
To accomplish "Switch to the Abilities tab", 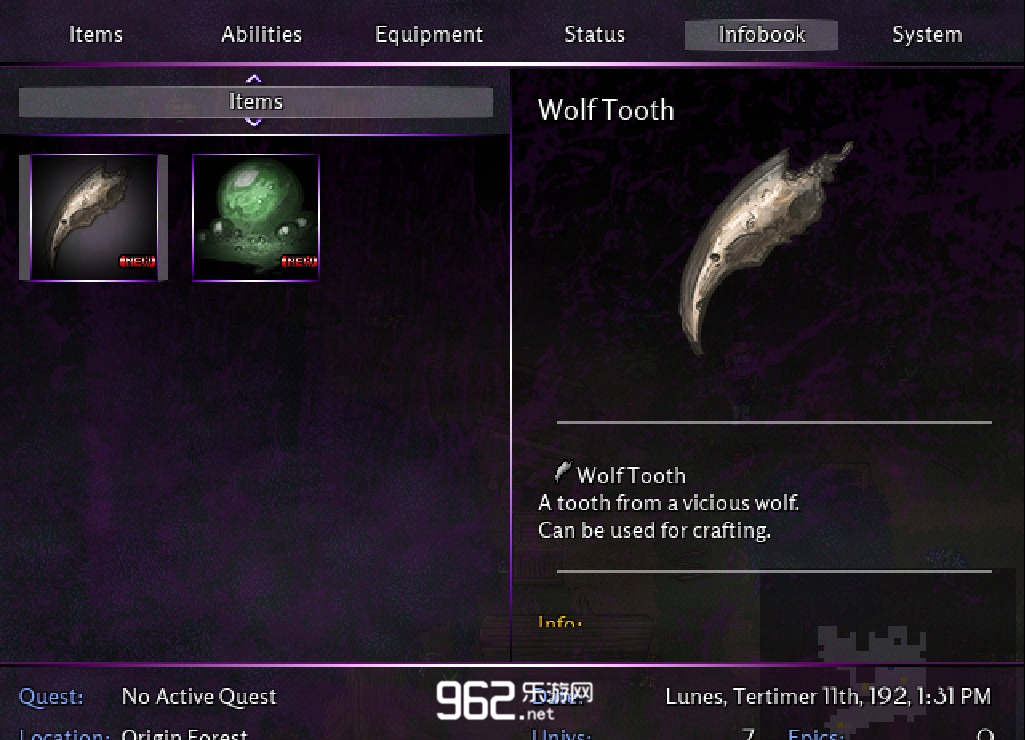I will tap(262, 35).
